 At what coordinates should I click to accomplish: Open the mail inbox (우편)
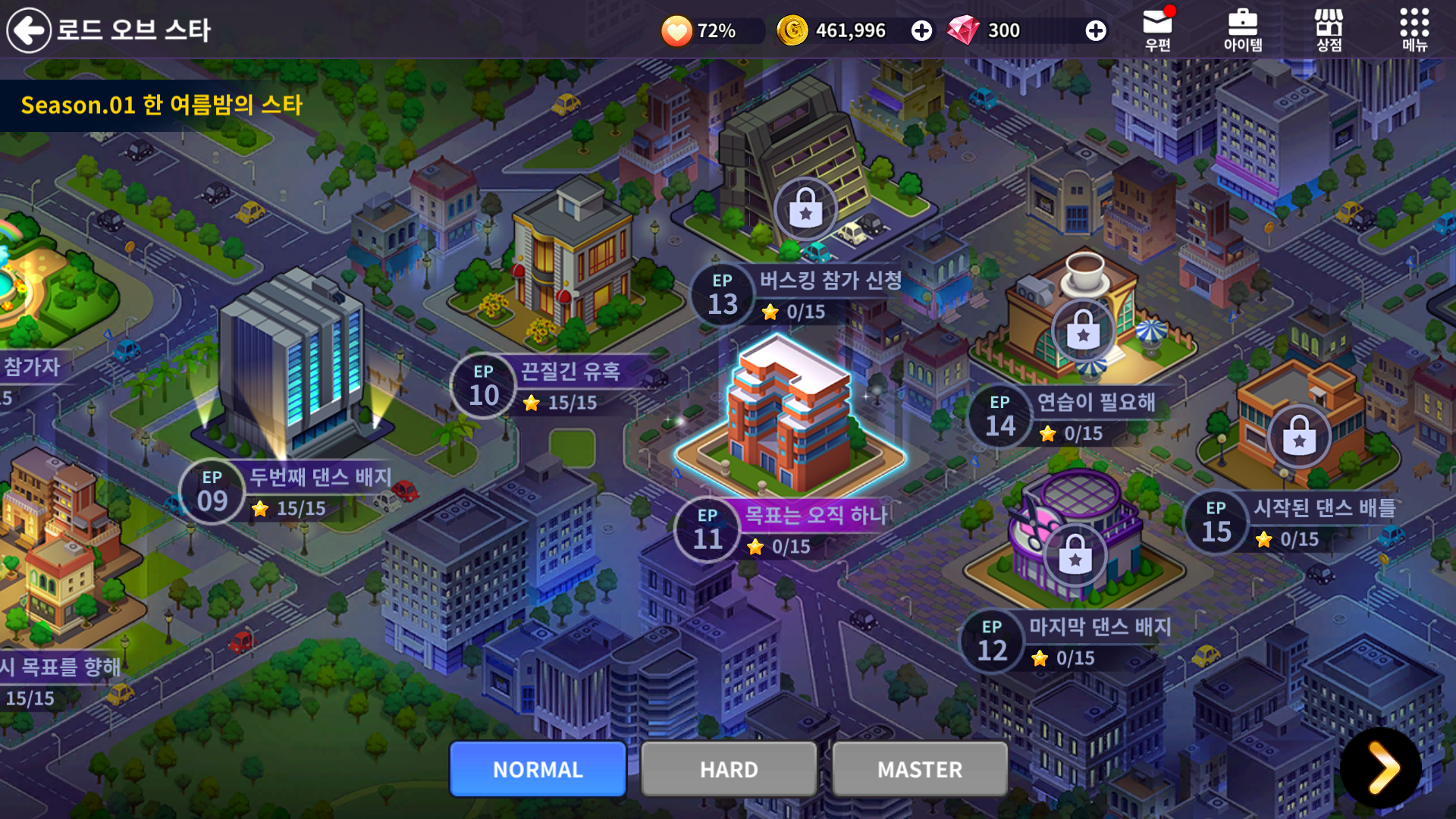(1157, 30)
